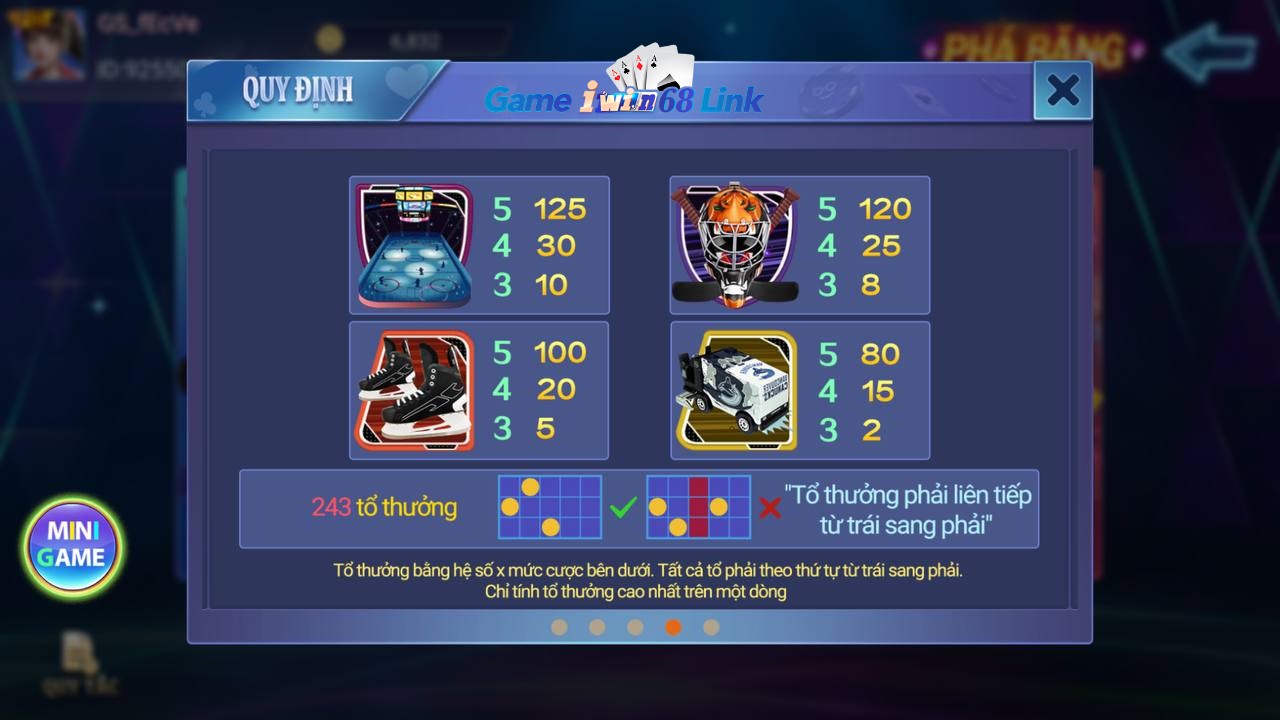Click the ice skates symbol icon
1280x720 pixels.
(x=413, y=390)
